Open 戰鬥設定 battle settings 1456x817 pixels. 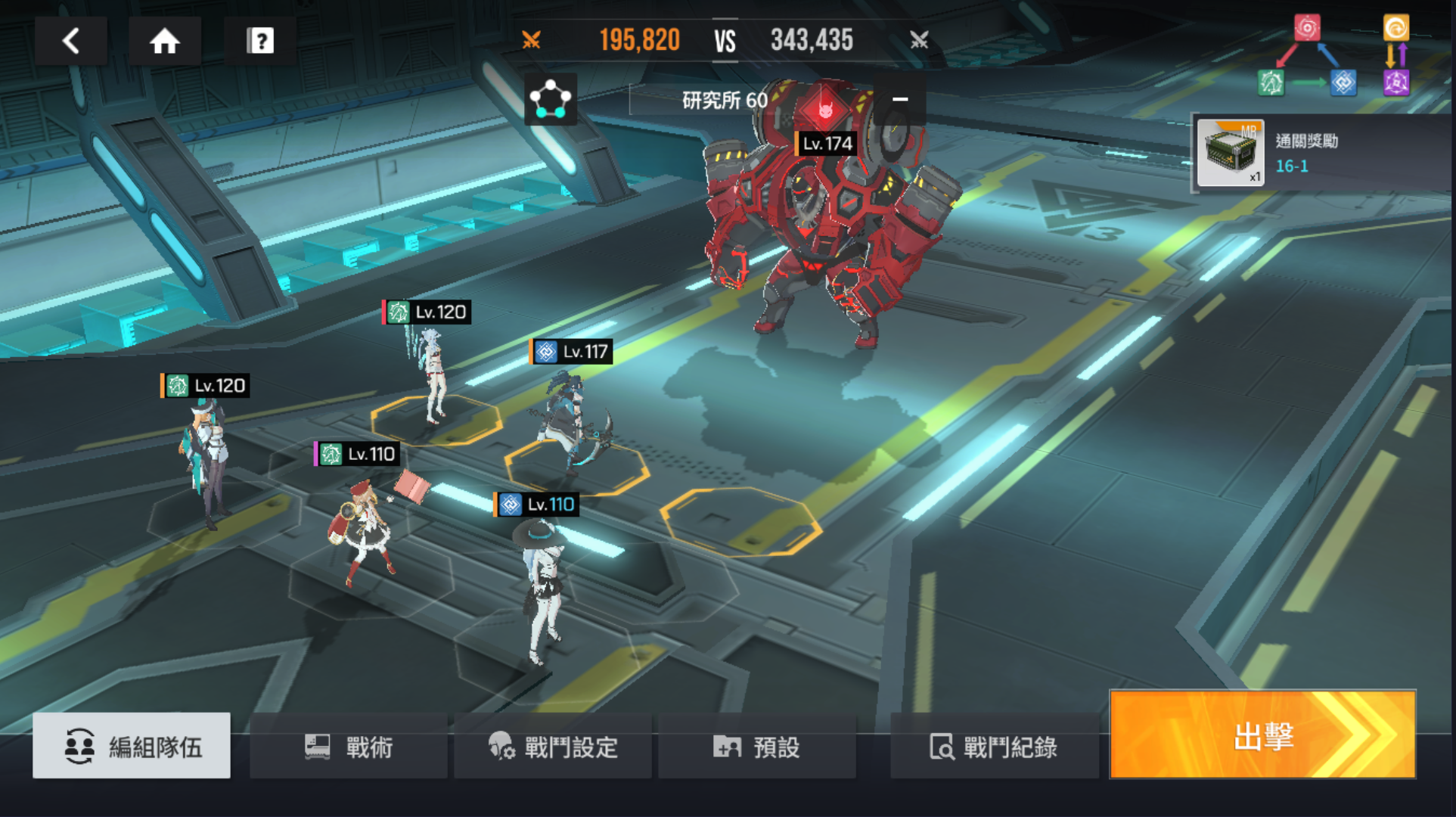pos(553,747)
